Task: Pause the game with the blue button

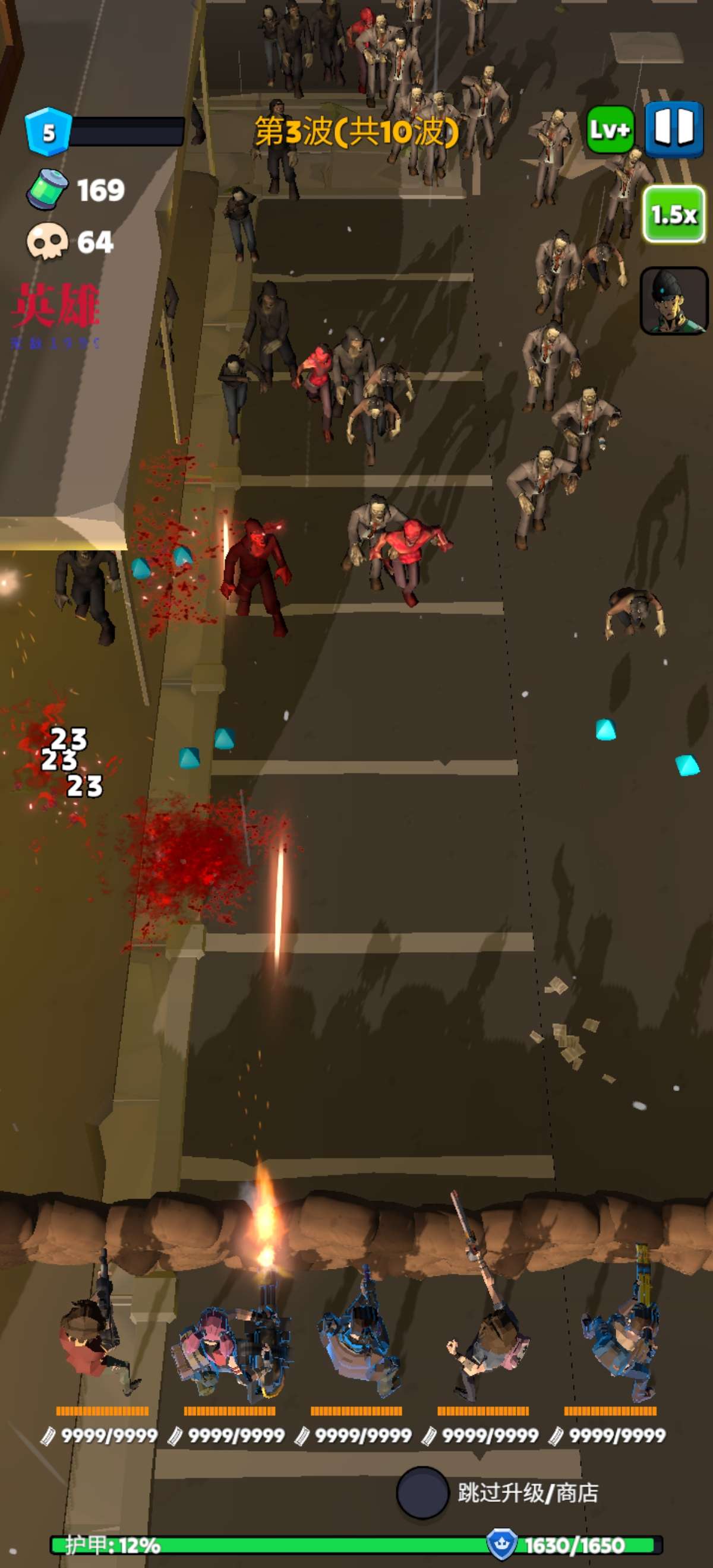Action: tap(673, 129)
